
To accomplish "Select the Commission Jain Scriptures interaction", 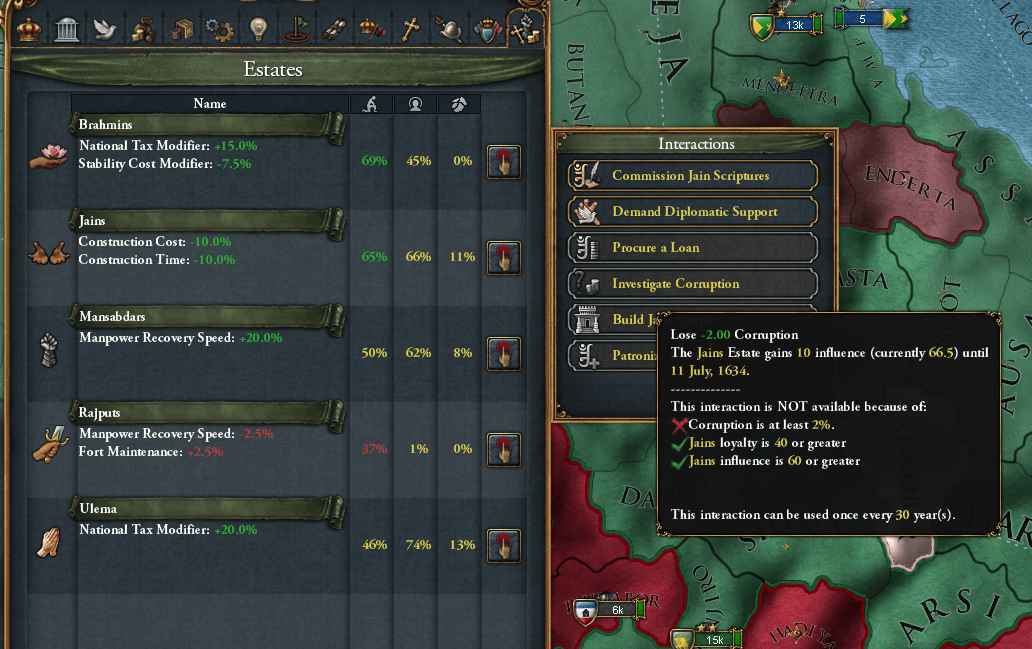I will [x=692, y=176].
